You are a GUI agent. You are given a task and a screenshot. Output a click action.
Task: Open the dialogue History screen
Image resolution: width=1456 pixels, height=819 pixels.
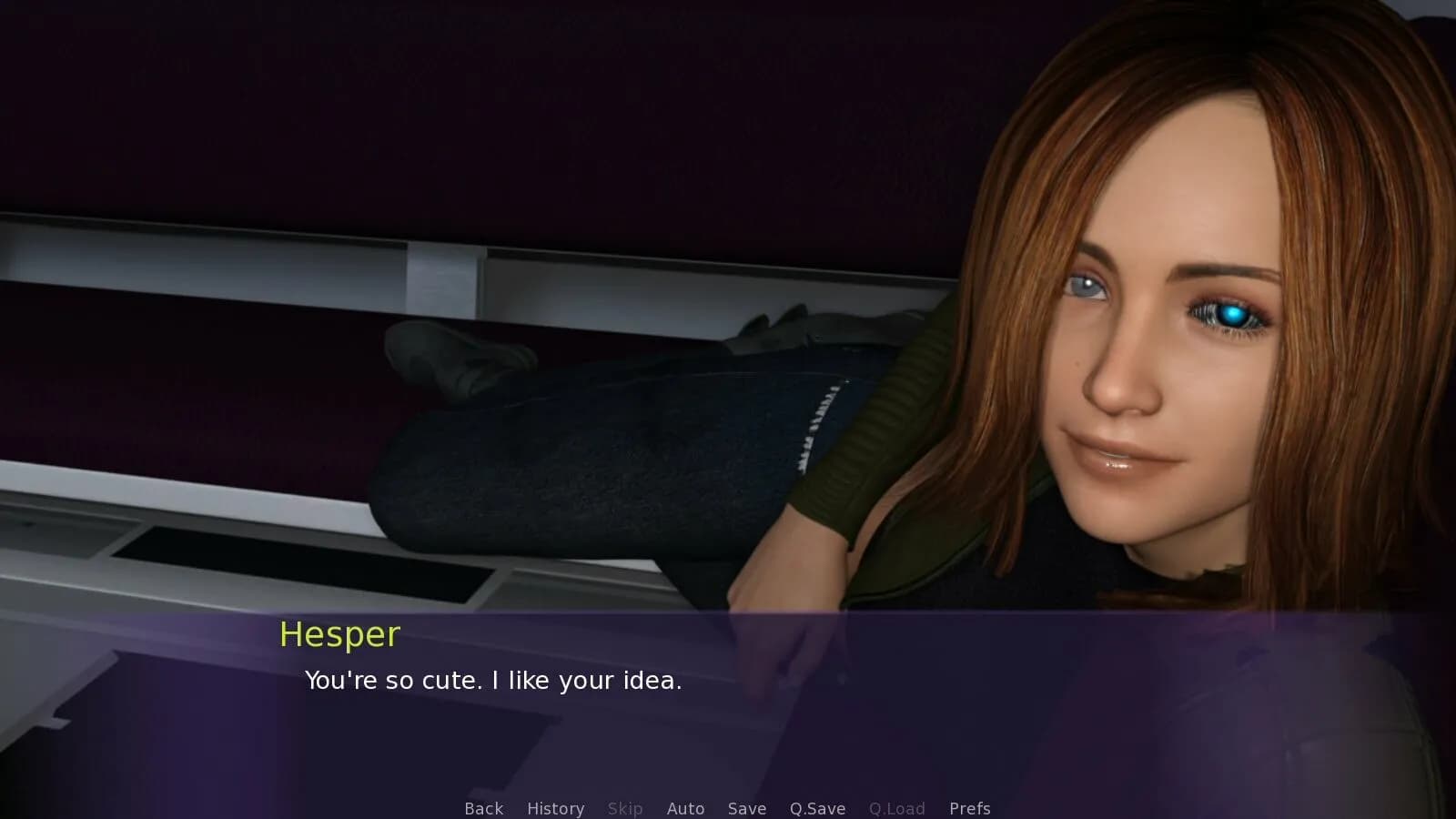[555, 808]
